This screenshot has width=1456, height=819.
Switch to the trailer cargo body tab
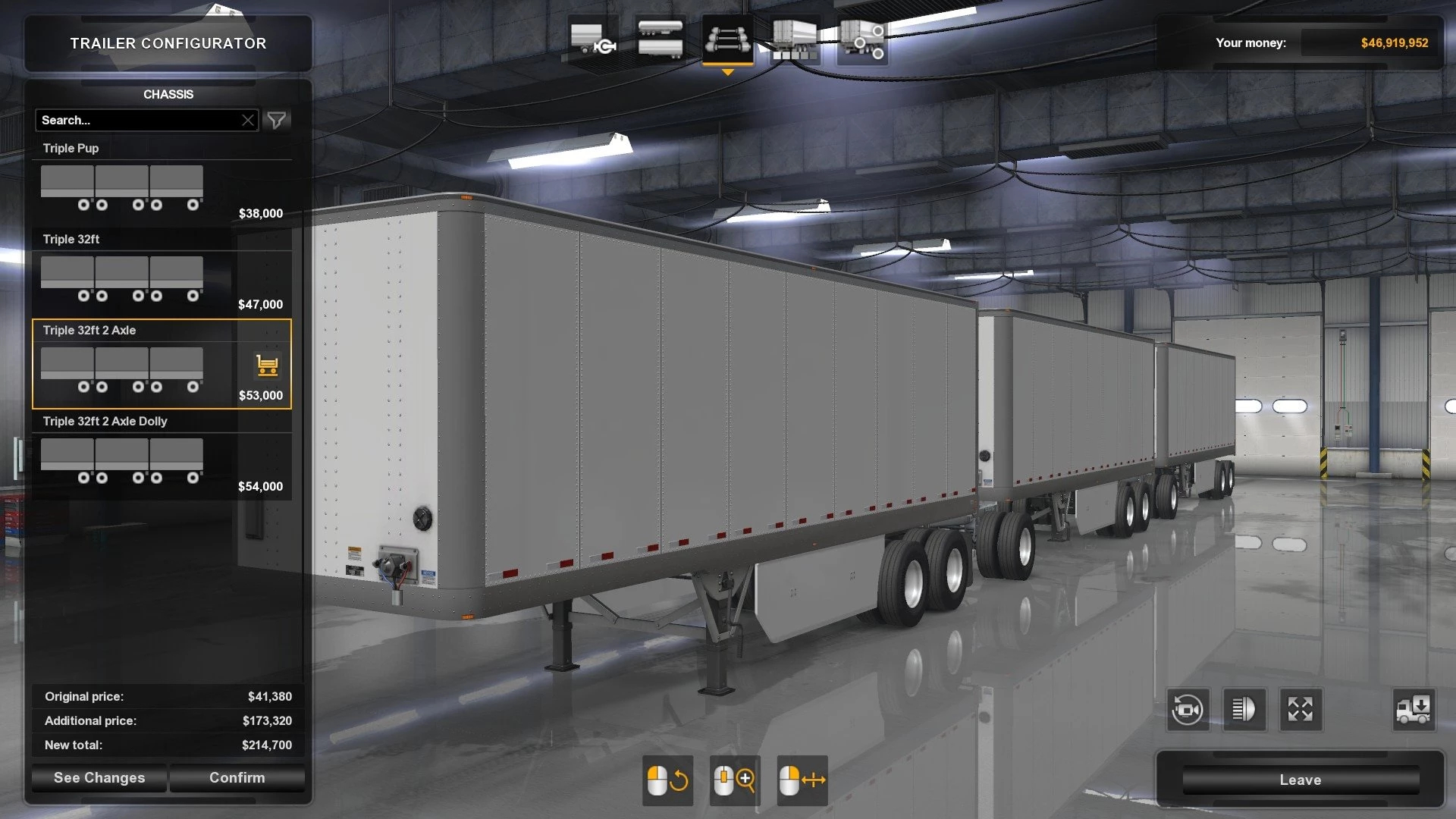(x=794, y=39)
